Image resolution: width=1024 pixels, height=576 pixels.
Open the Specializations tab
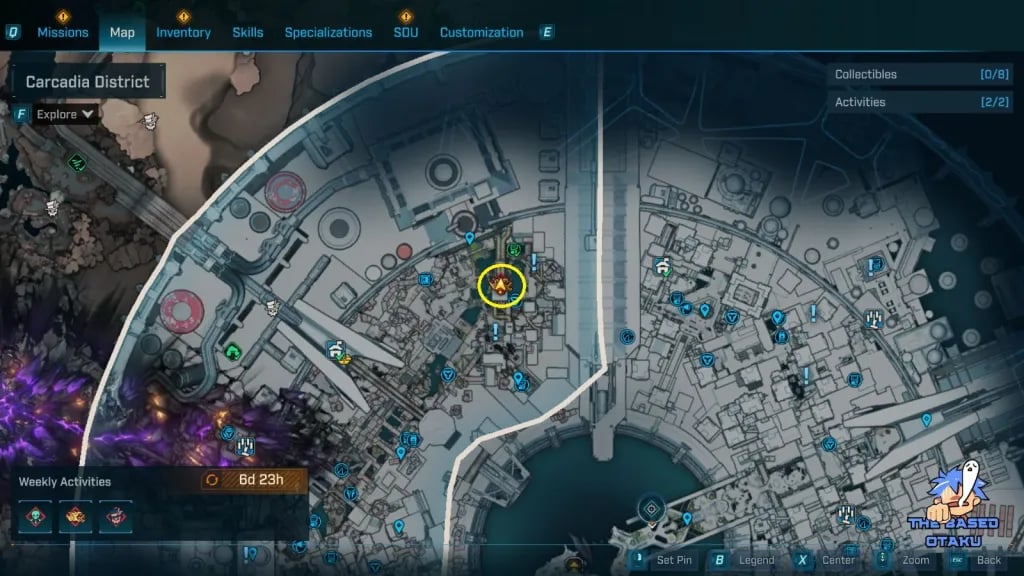pyautogui.click(x=328, y=32)
